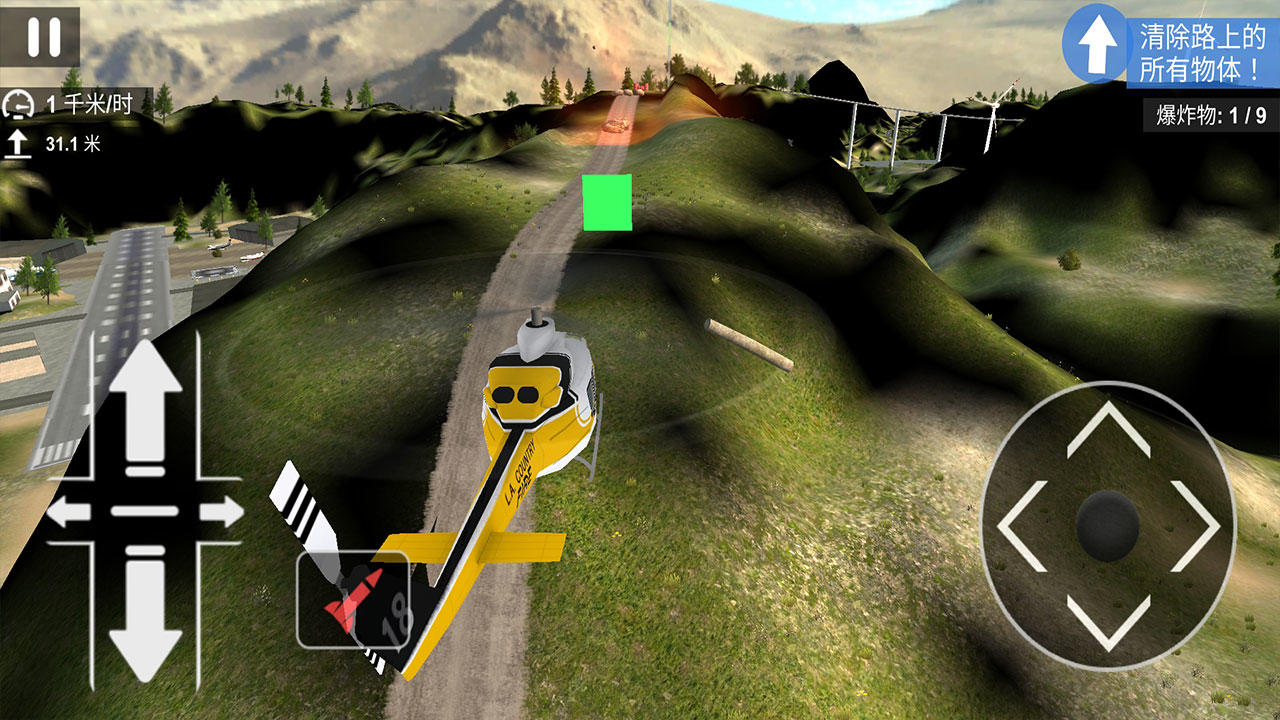The width and height of the screenshot is (1280, 720).
Task: Tap the small right arrow on altitude pad
Action: [x=221, y=513]
